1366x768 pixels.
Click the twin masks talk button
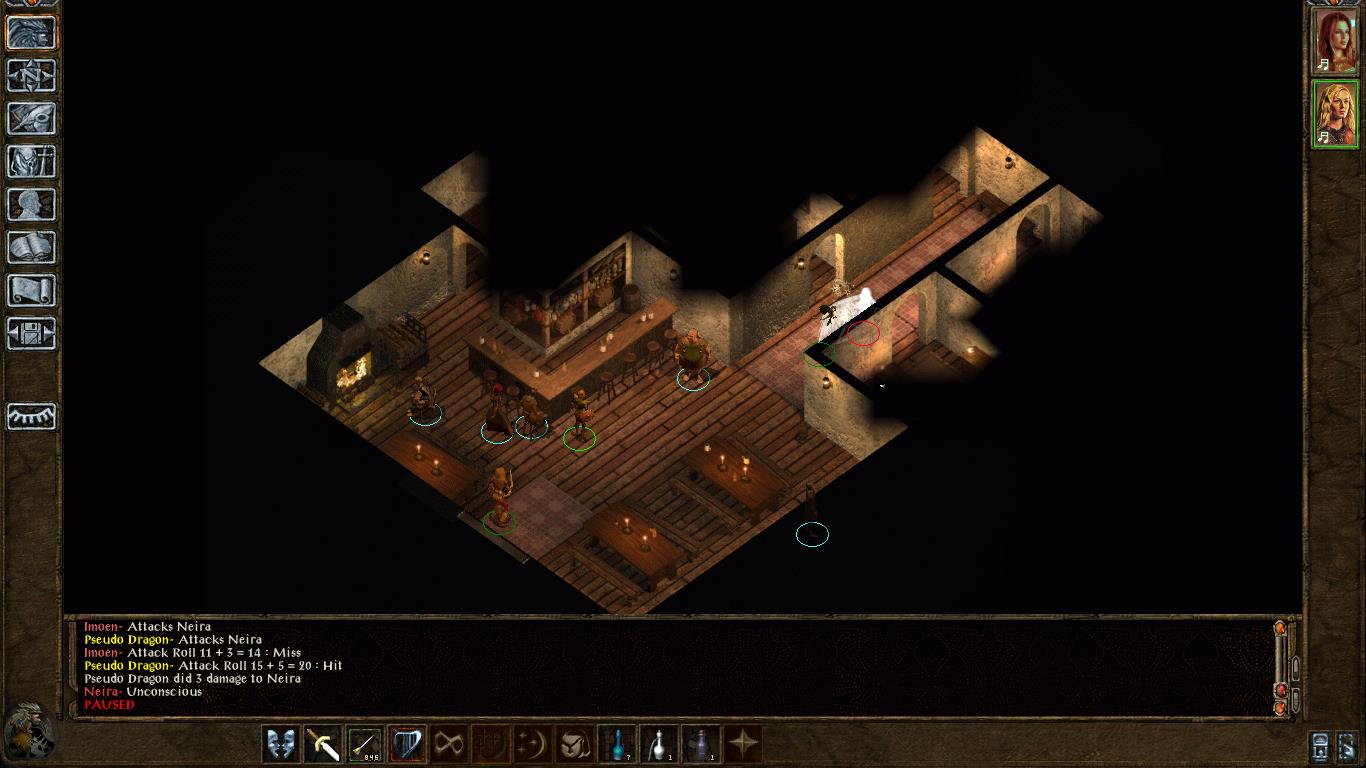tap(281, 744)
